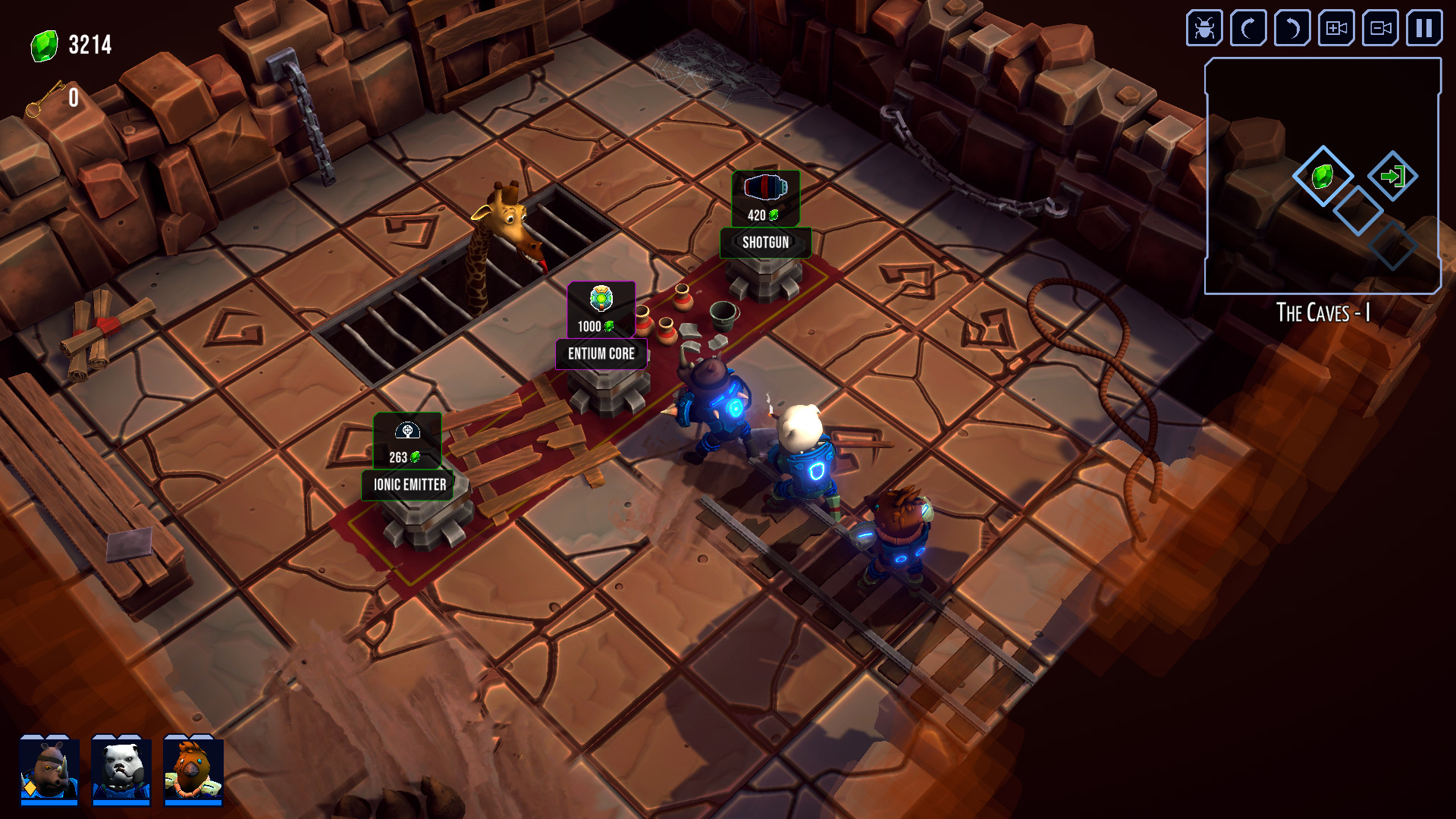
Task: Select the bulldog character portrait
Action: point(121,768)
